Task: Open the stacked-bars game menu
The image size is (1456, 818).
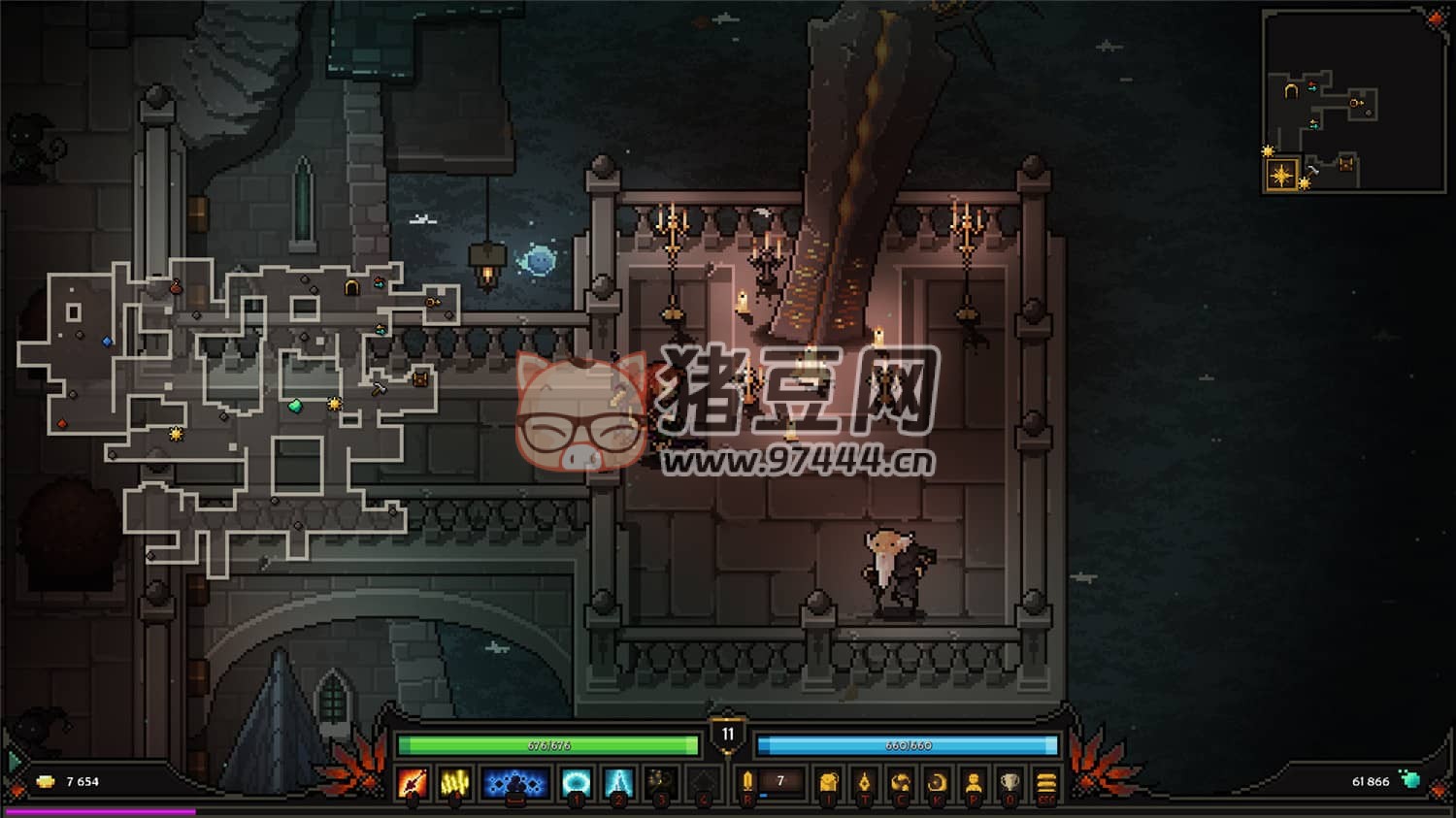Action: (x=1046, y=782)
